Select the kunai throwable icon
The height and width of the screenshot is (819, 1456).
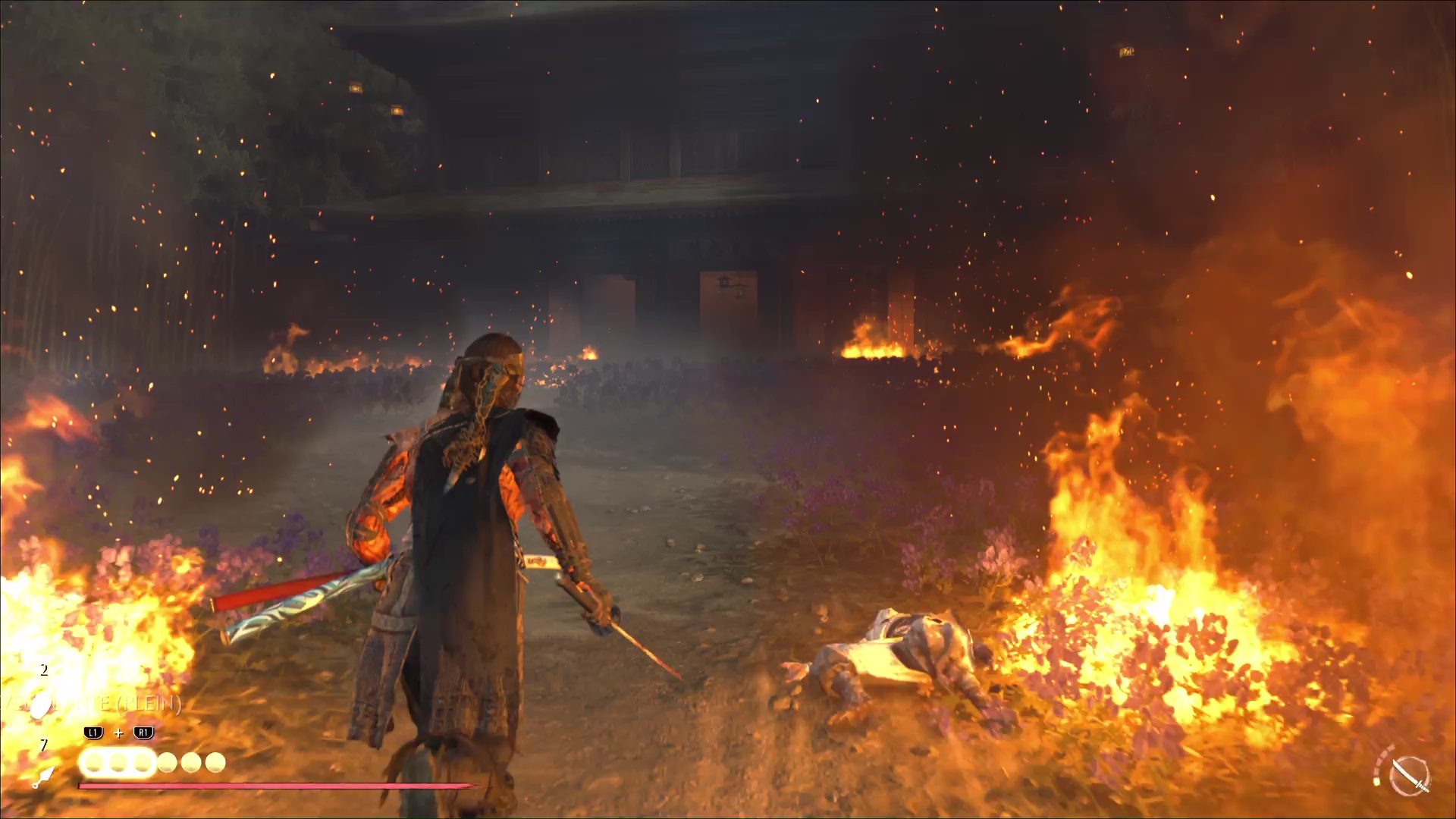pyautogui.click(x=43, y=777)
